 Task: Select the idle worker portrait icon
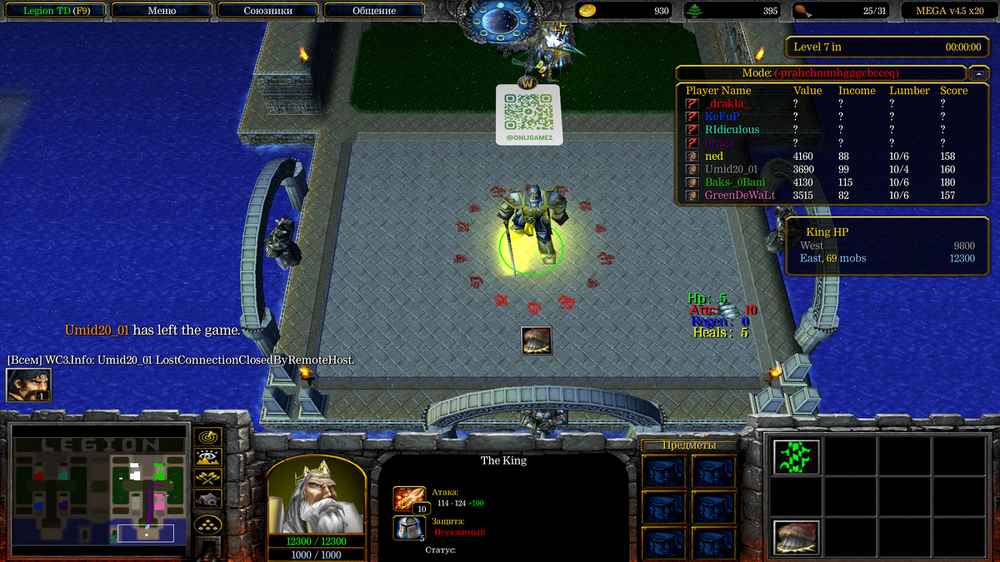28,385
